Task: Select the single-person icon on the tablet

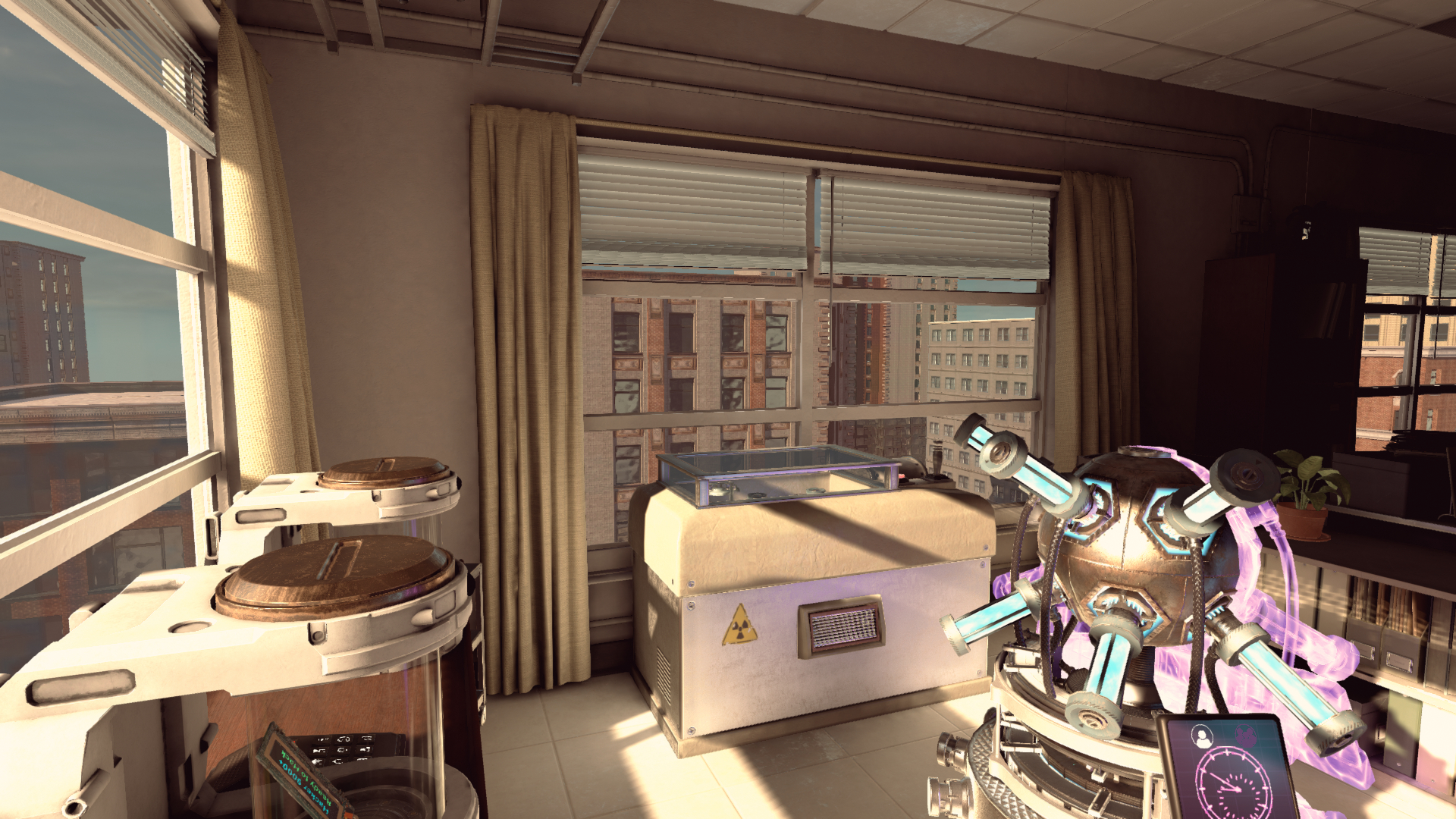Action: (1201, 736)
